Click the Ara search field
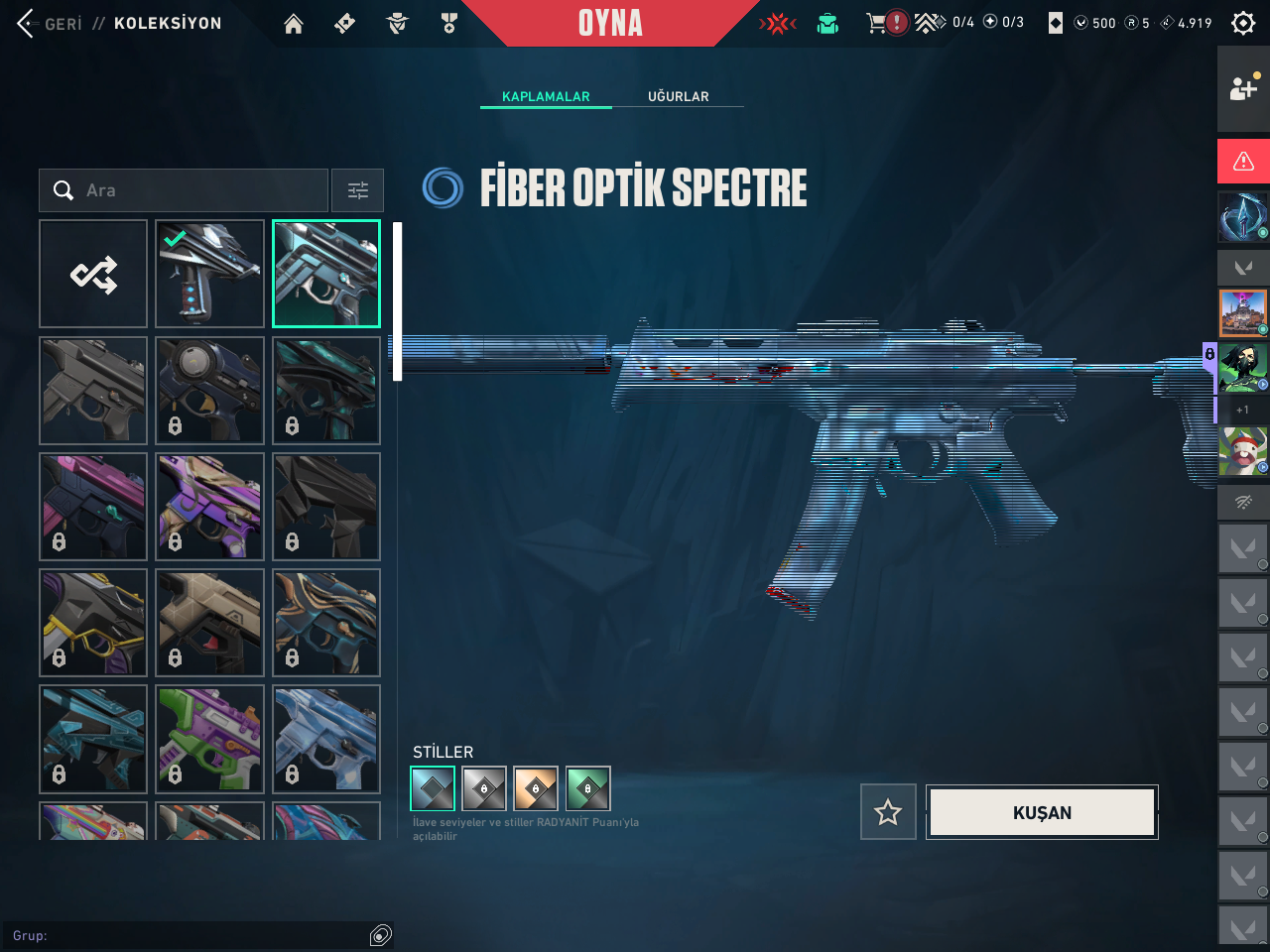 189,190
